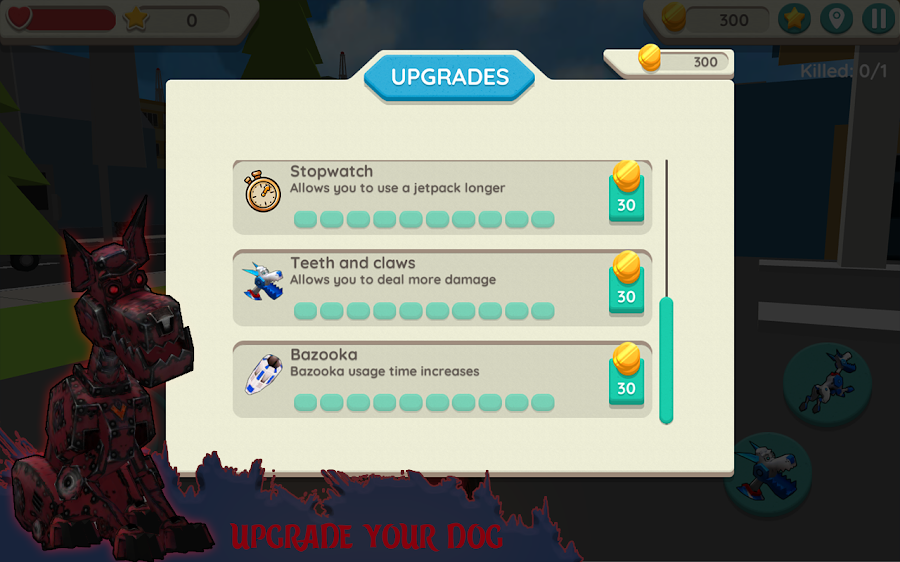Open the map location pin icon
The width and height of the screenshot is (900, 562).
pos(836,19)
